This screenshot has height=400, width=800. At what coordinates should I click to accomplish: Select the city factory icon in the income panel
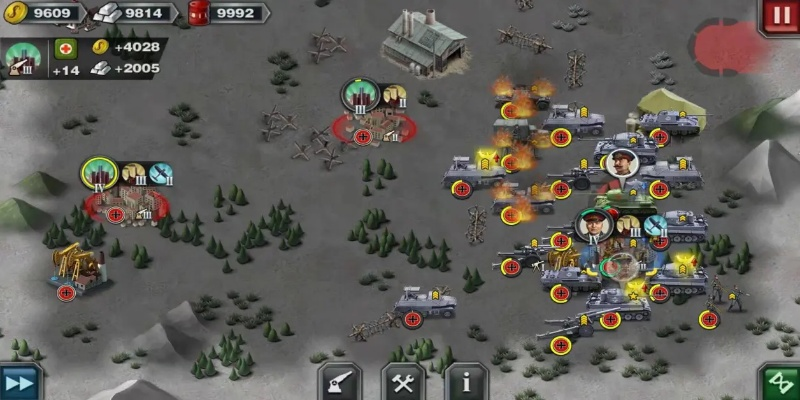(x=24, y=58)
